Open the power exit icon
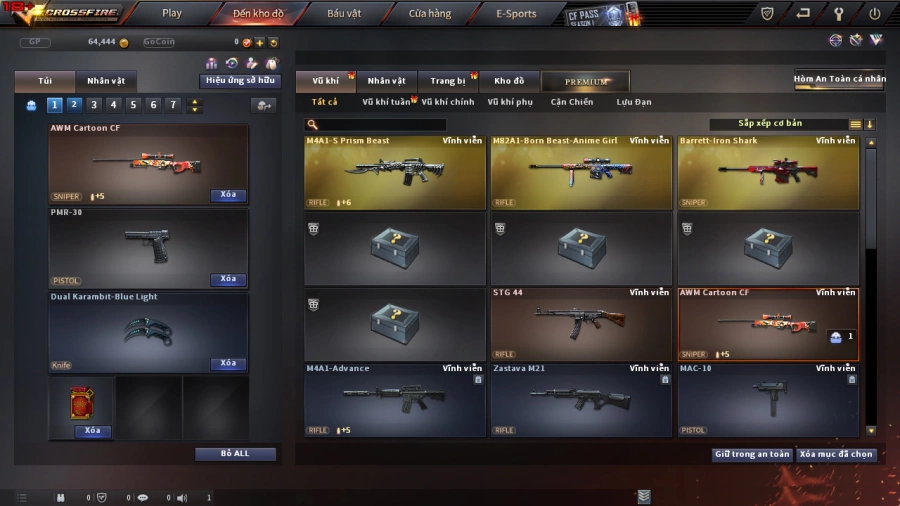The image size is (900, 506). tap(874, 14)
